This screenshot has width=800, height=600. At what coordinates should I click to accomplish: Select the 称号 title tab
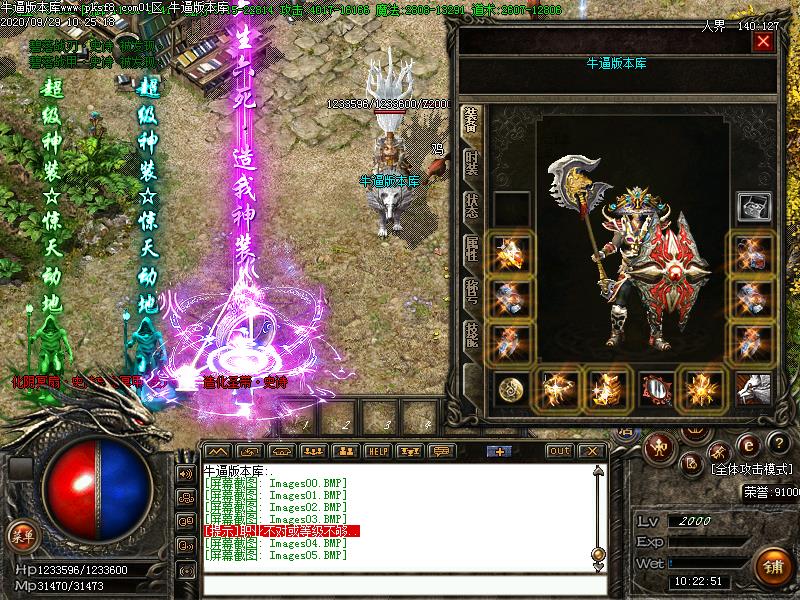(x=472, y=293)
